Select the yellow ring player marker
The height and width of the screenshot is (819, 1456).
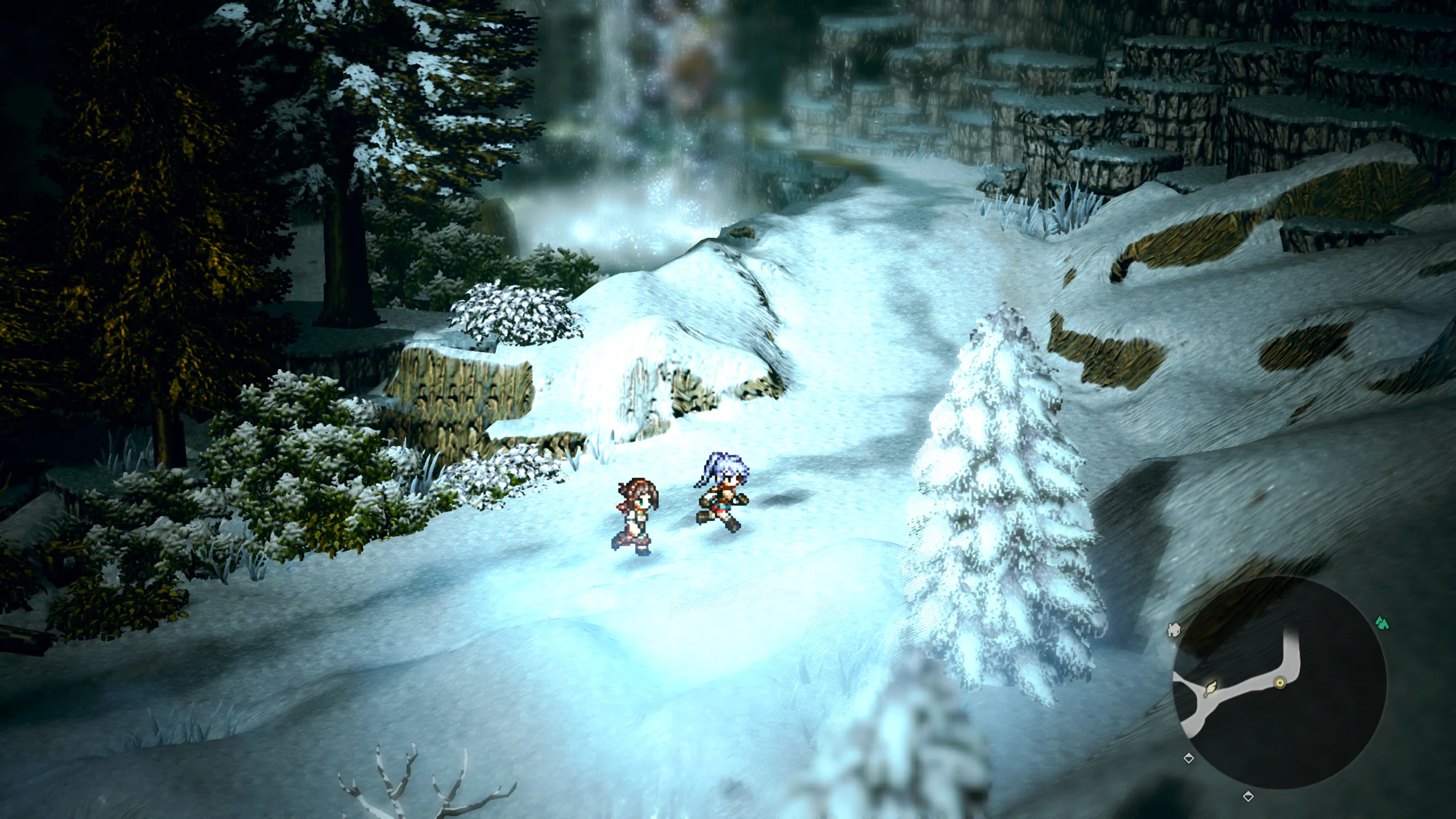point(1280,682)
